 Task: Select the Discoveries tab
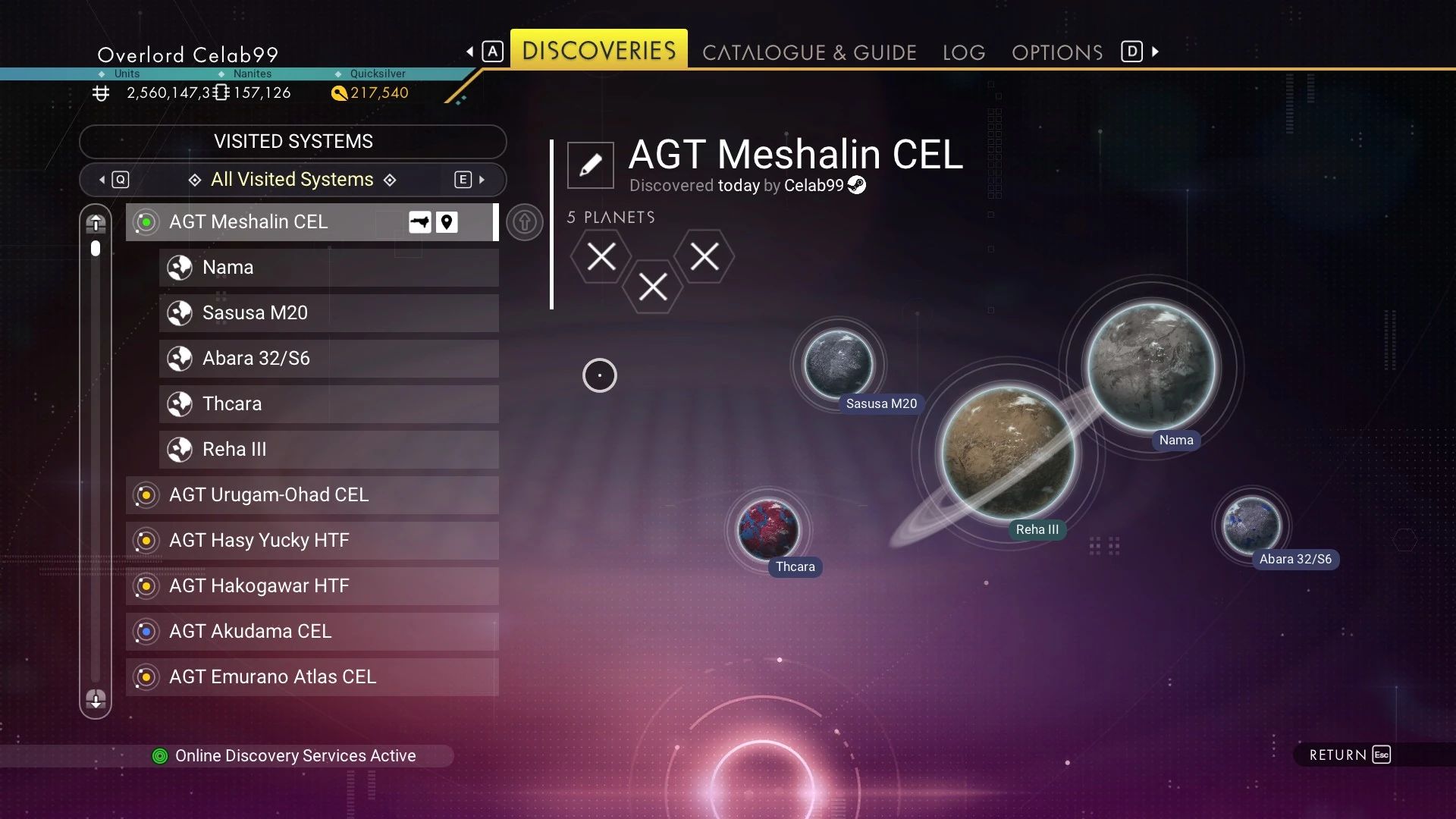pyautogui.click(x=598, y=50)
